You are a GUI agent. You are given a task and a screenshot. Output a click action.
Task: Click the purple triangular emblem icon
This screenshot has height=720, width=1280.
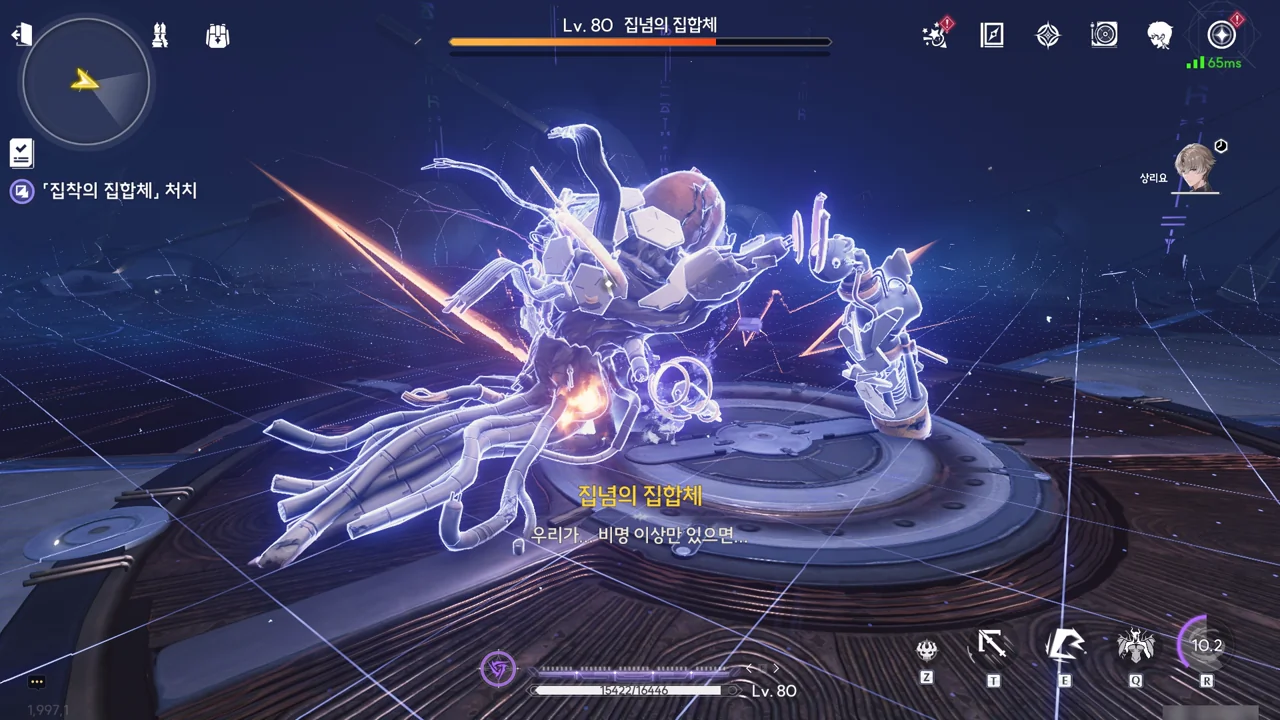tap(498, 668)
